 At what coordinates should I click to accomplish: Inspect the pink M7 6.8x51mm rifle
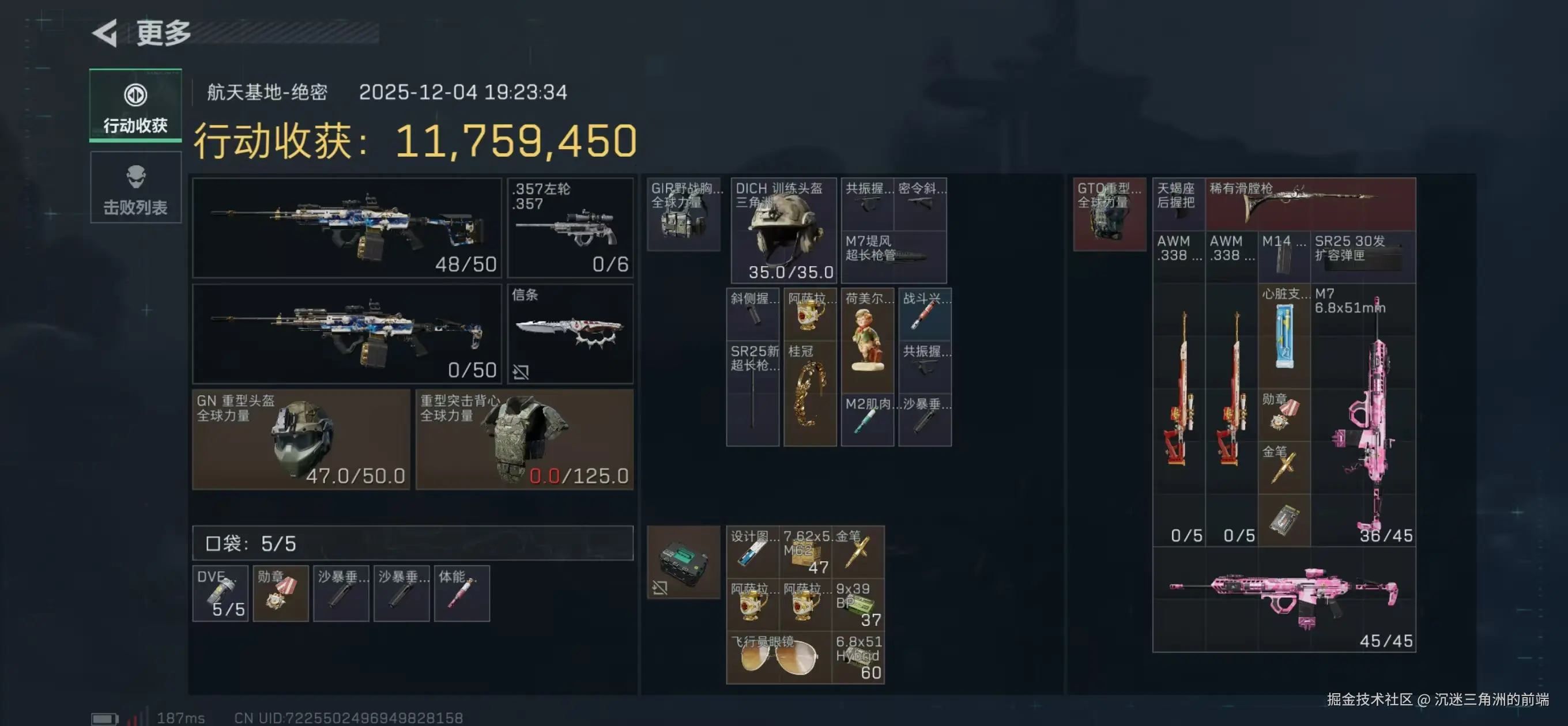[x=1363, y=414]
